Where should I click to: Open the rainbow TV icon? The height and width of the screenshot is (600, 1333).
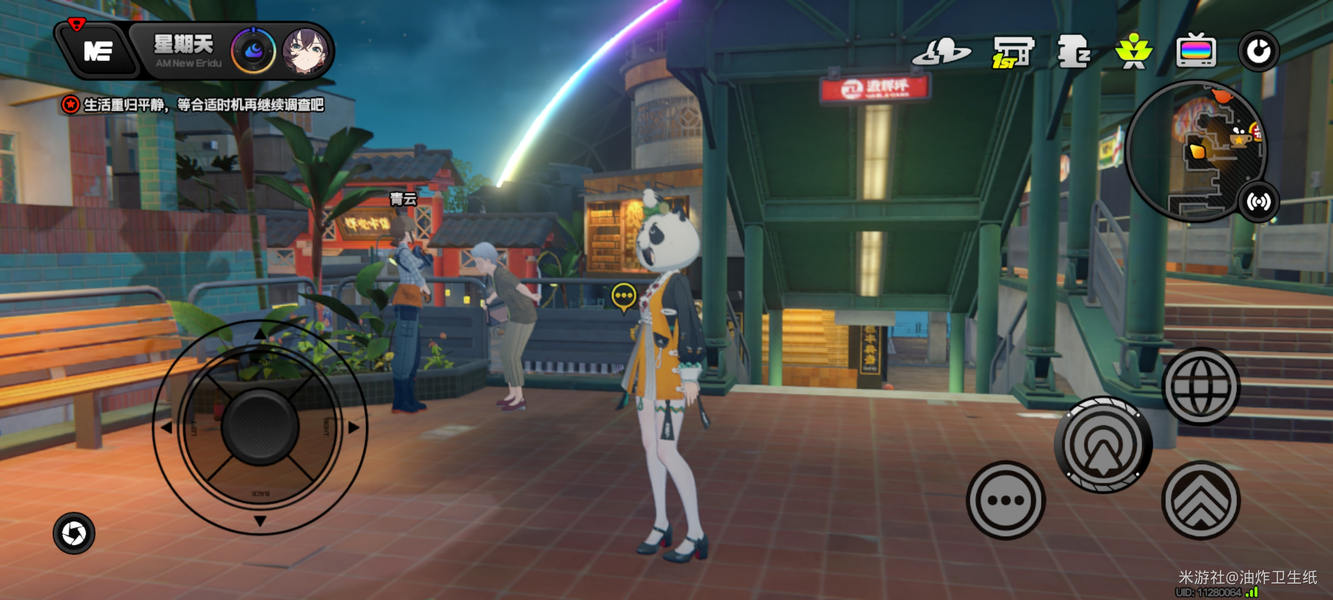[1196, 50]
